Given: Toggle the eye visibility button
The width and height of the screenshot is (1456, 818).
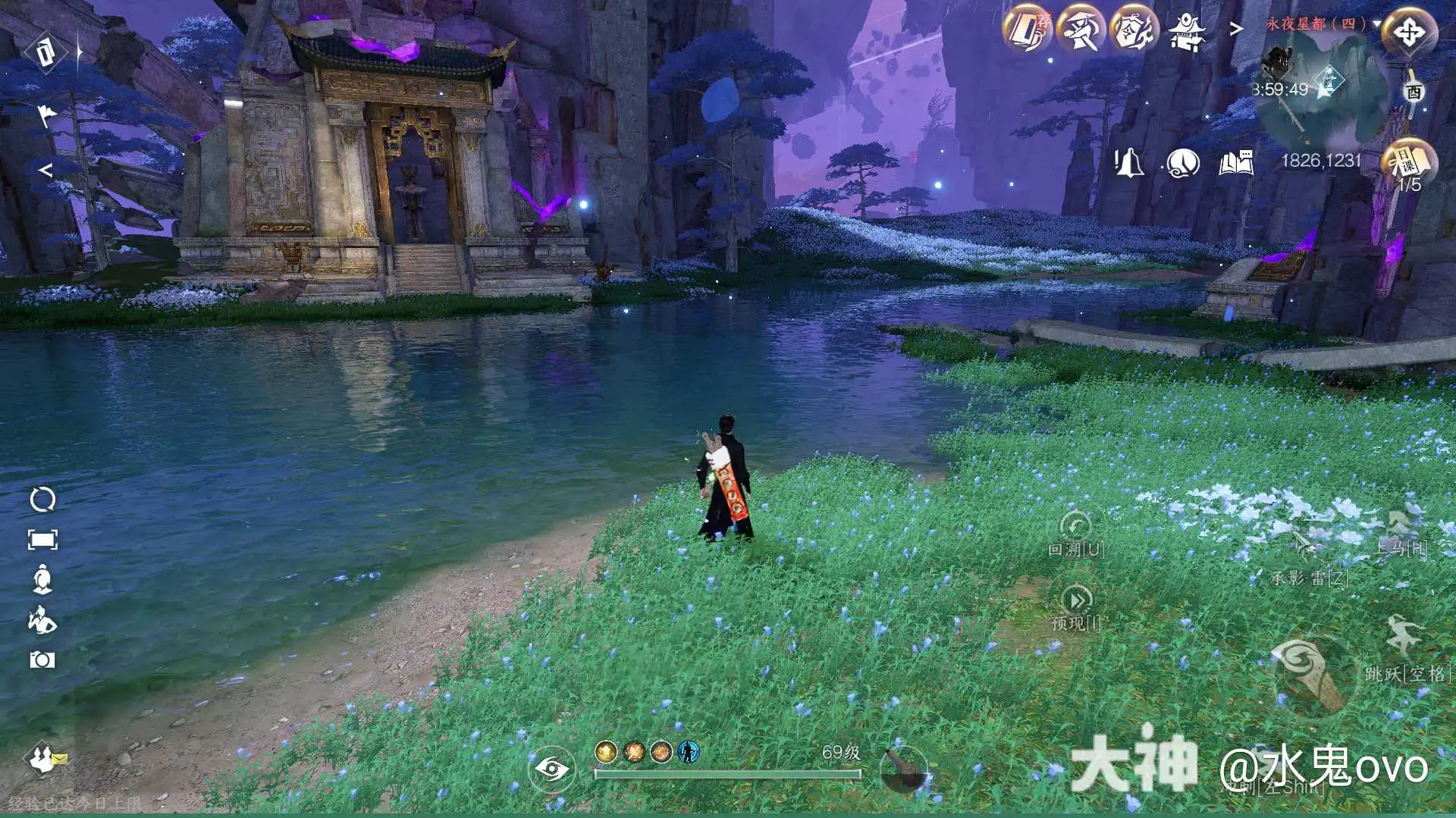Looking at the screenshot, I should tap(551, 769).
